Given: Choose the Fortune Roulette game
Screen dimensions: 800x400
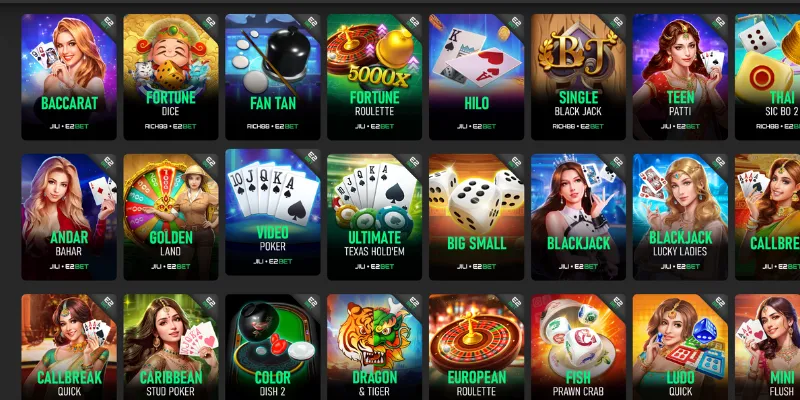Looking at the screenshot, I should click(x=374, y=75).
